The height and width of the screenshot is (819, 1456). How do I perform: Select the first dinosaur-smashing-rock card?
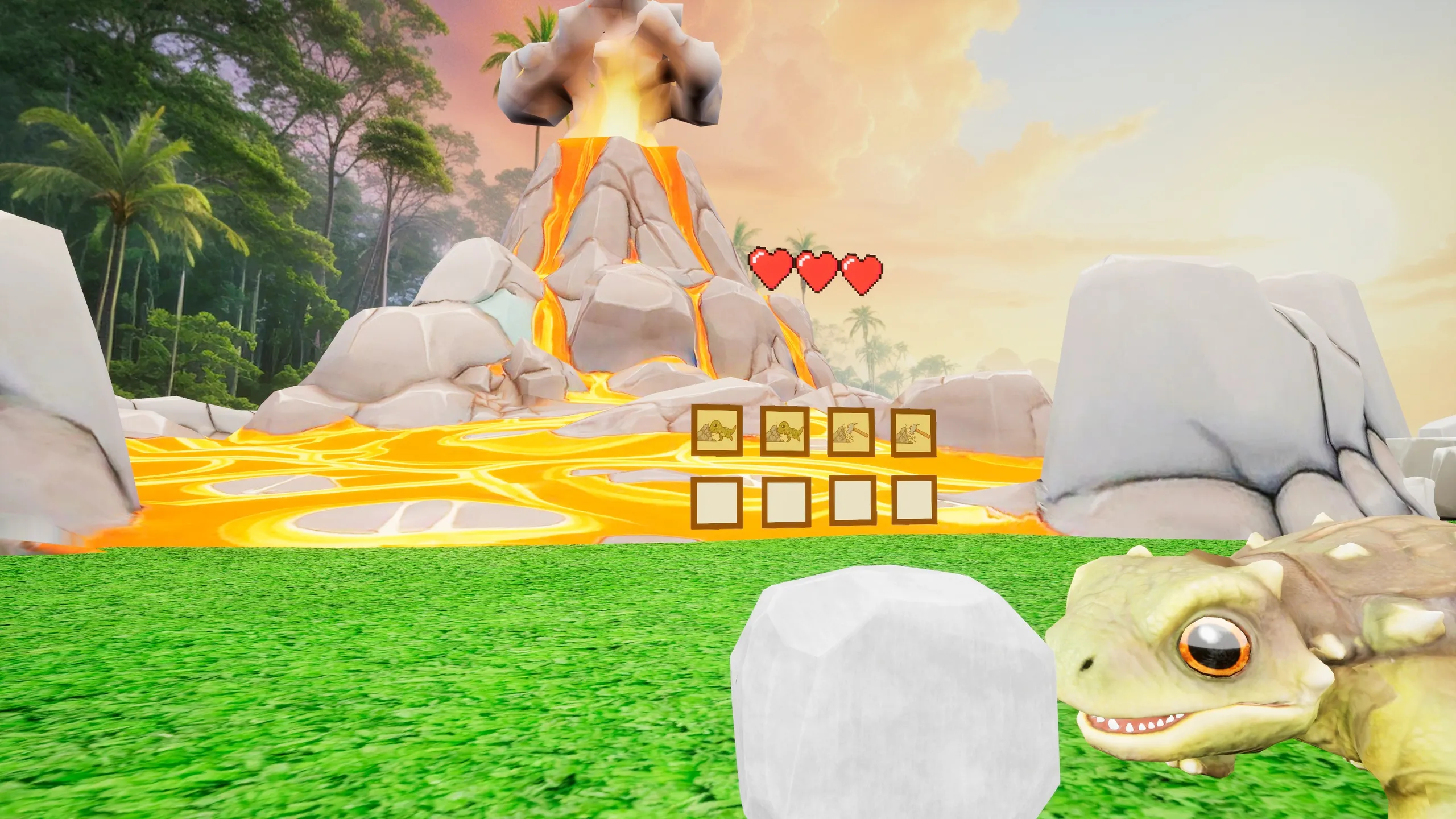click(x=717, y=431)
